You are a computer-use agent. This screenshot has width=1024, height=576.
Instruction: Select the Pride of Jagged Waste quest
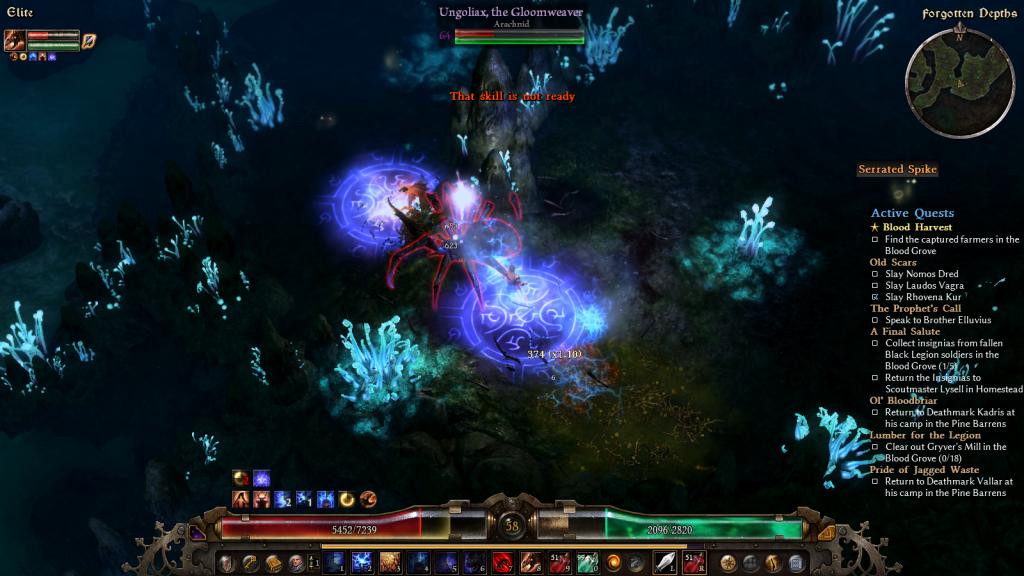(x=924, y=469)
